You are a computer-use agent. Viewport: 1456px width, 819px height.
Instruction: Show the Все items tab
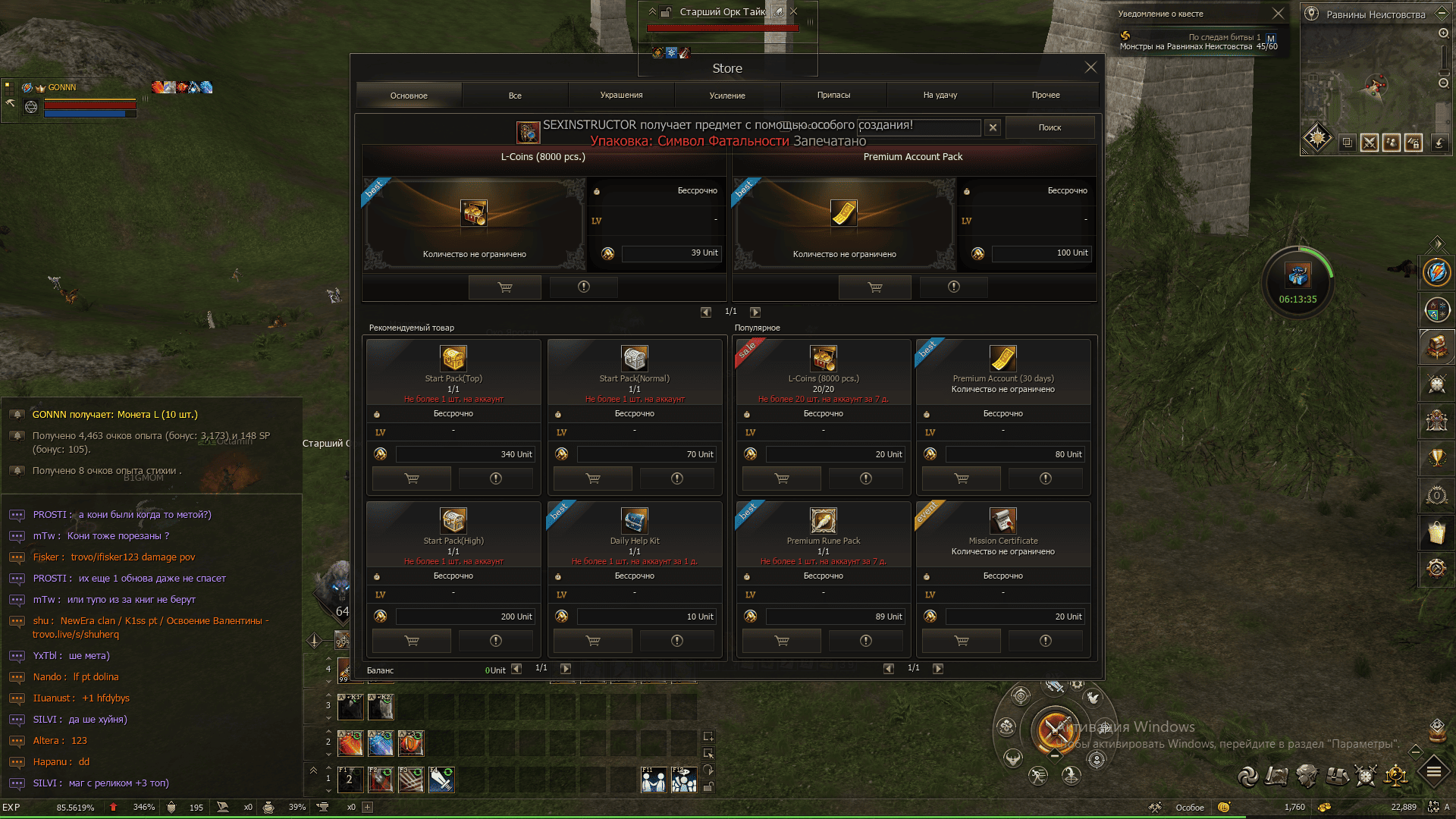pyautogui.click(x=515, y=96)
